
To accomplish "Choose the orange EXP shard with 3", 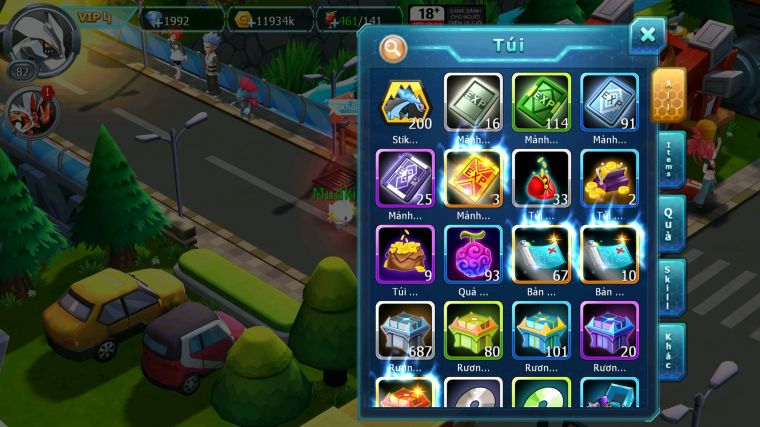I will point(473,179).
